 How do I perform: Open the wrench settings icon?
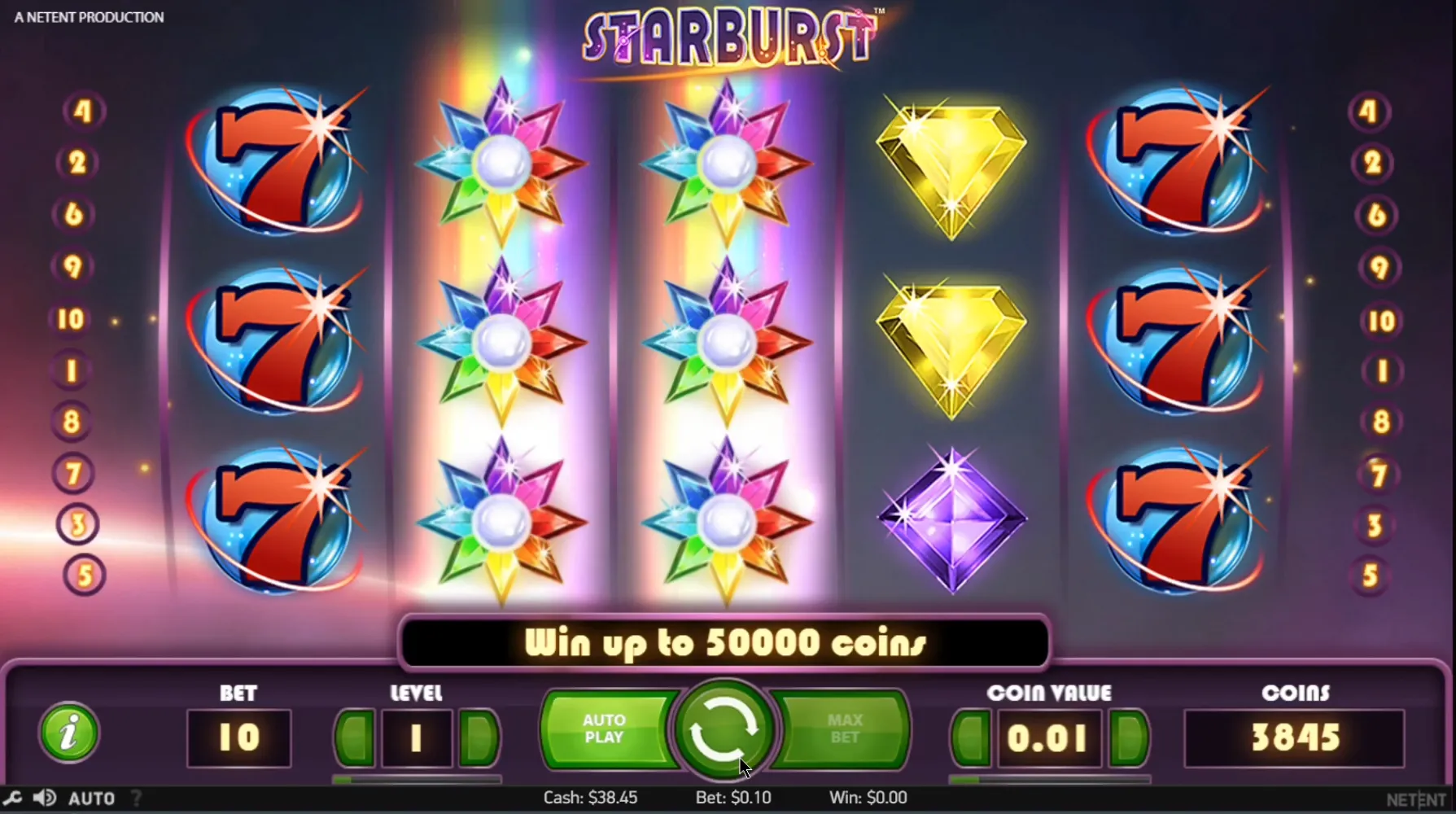(12, 798)
